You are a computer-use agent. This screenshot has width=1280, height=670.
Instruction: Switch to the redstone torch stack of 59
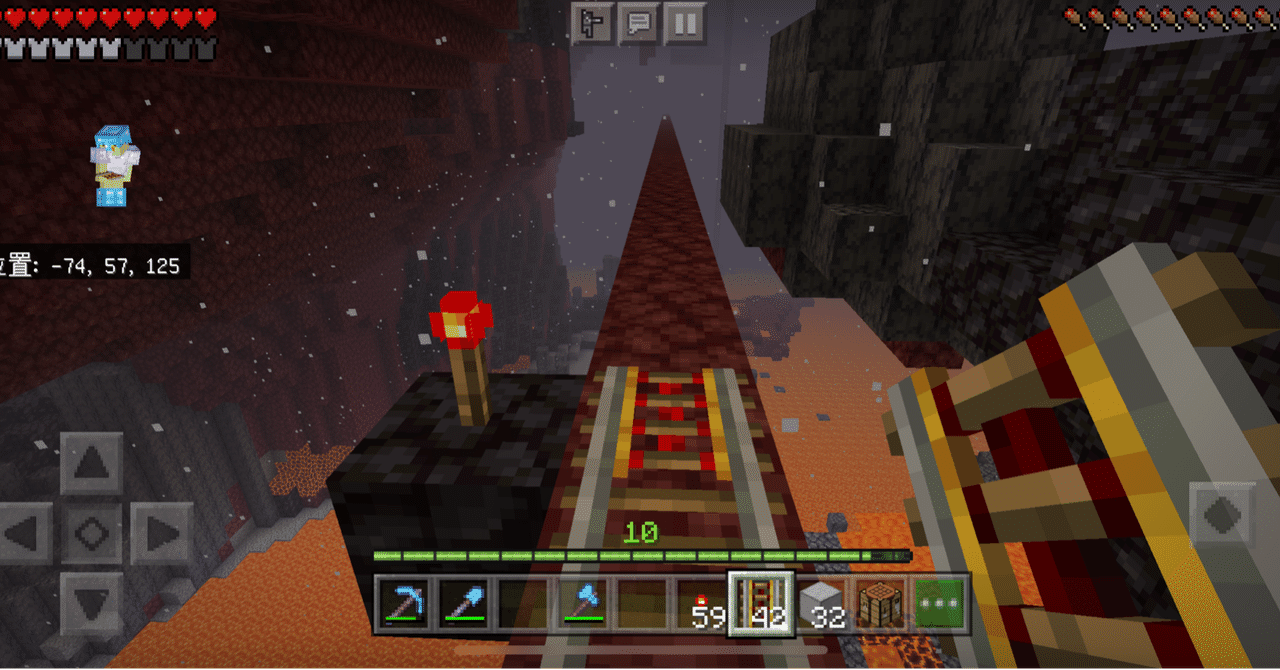[702, 603]
